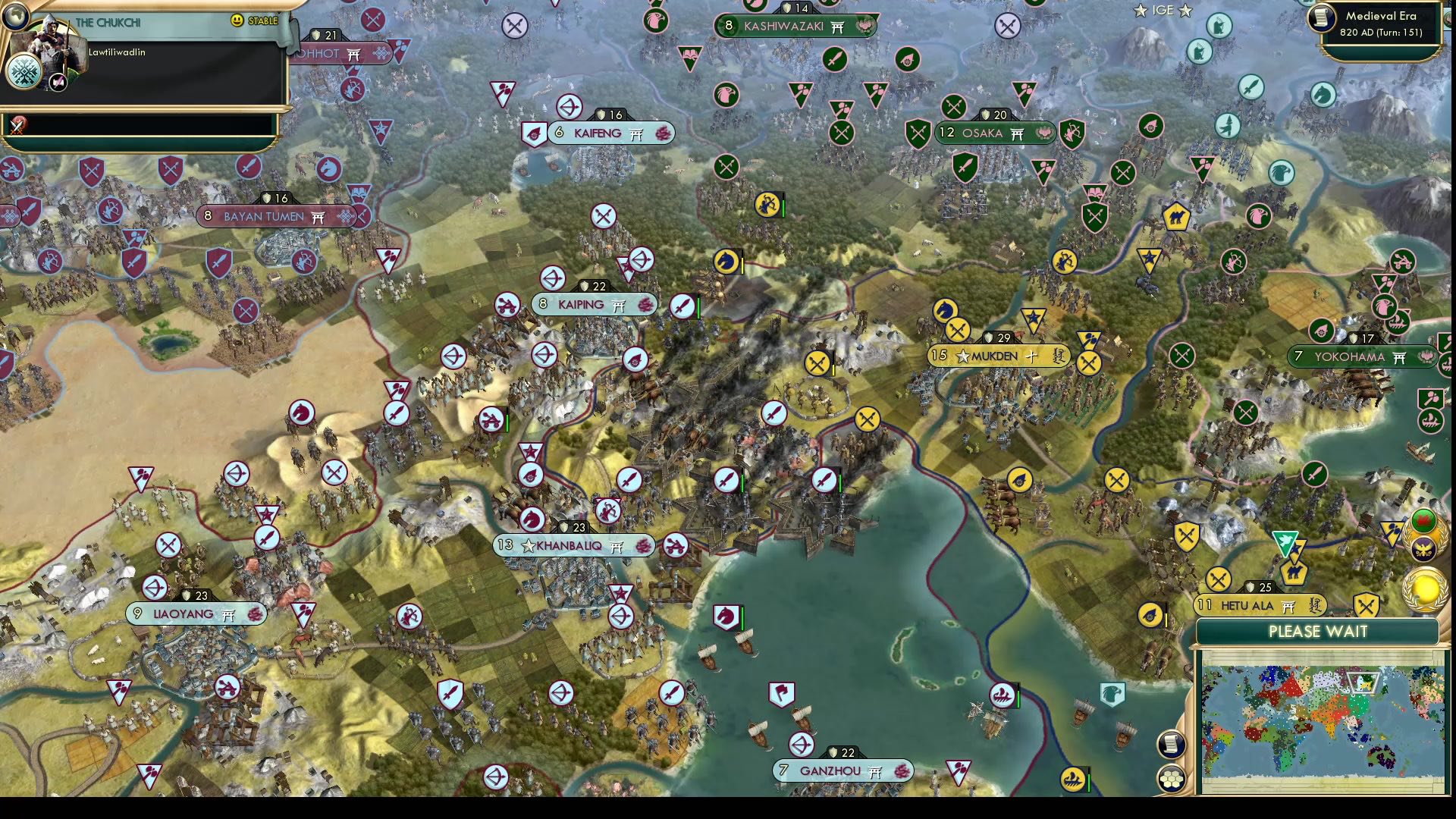The width and height of the screenshot is (1456, 819).
Task: Open the Social Policies gold medallion
Action: [1426, 589]
